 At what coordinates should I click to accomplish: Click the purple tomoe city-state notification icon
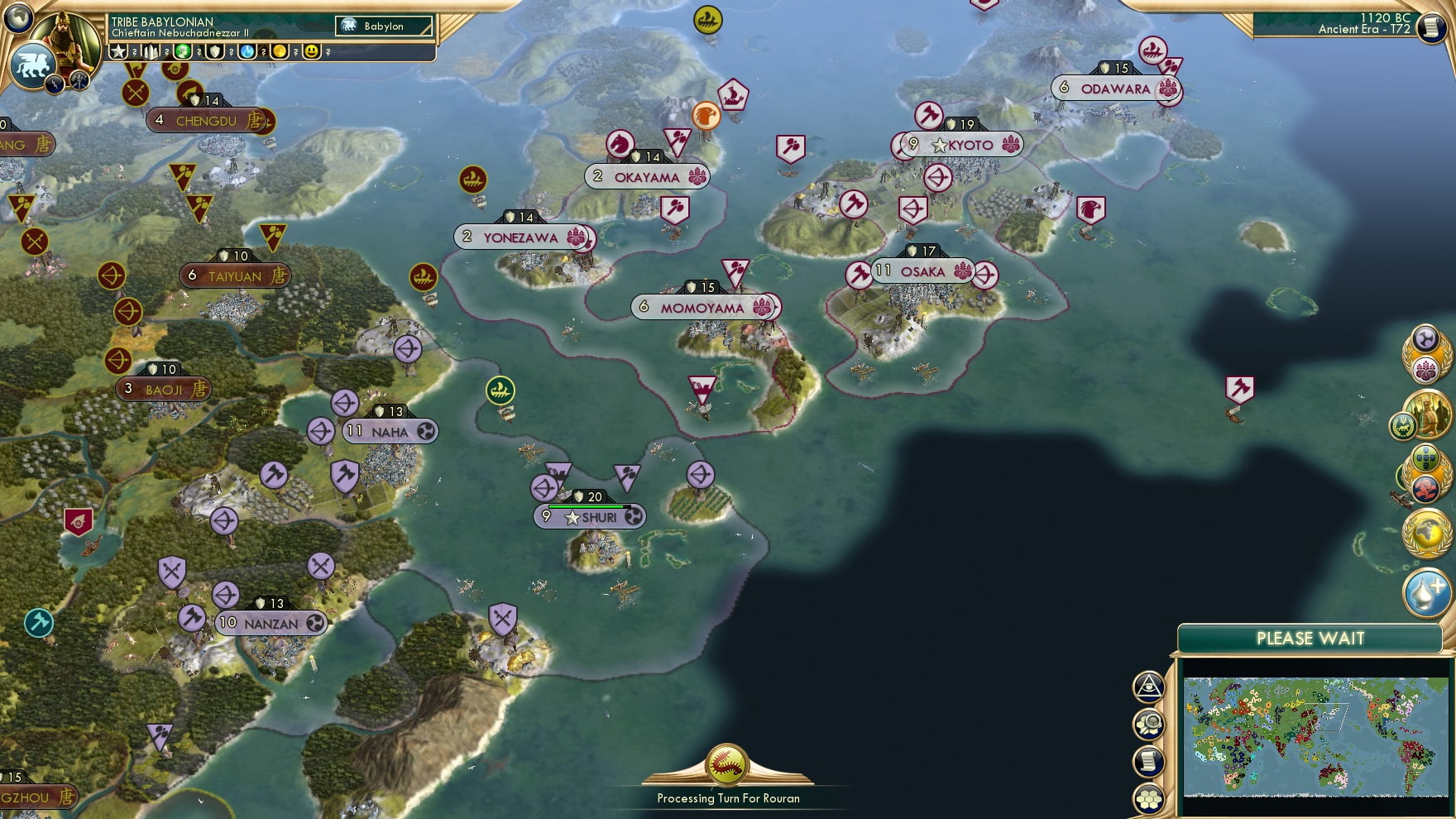(1426, 336)
